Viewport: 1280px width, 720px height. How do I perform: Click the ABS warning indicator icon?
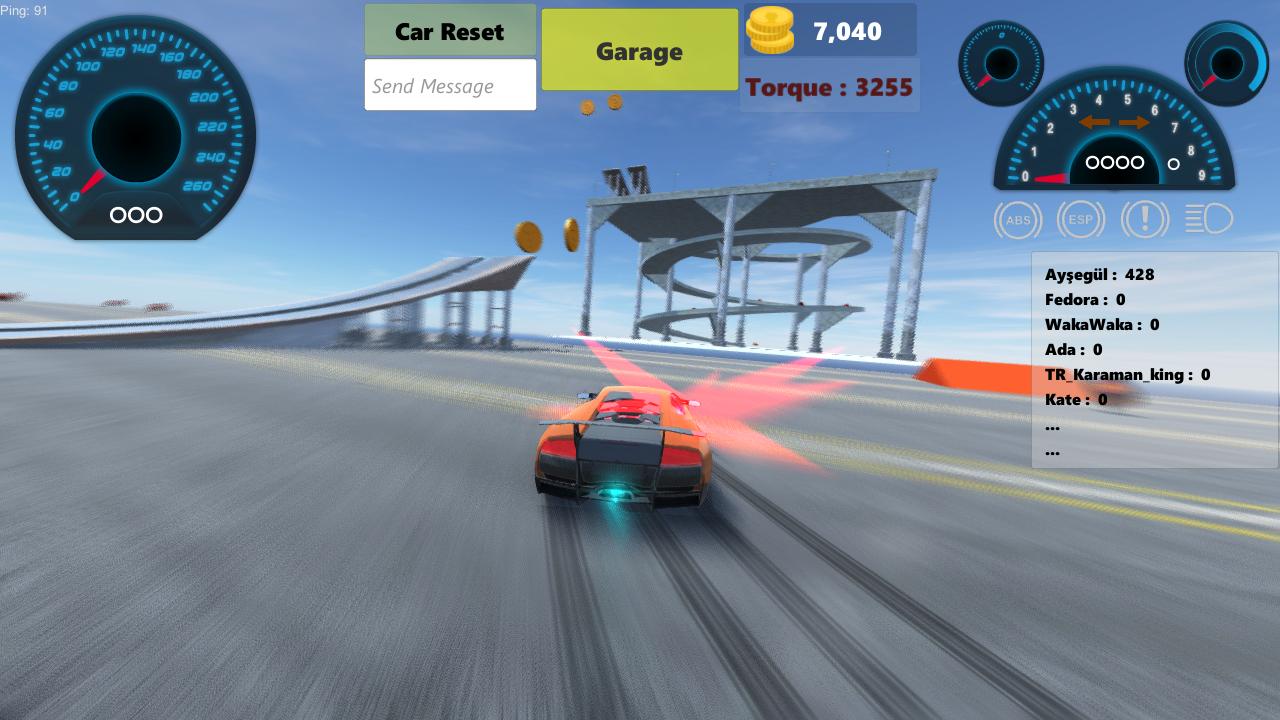pos(1018,220)
